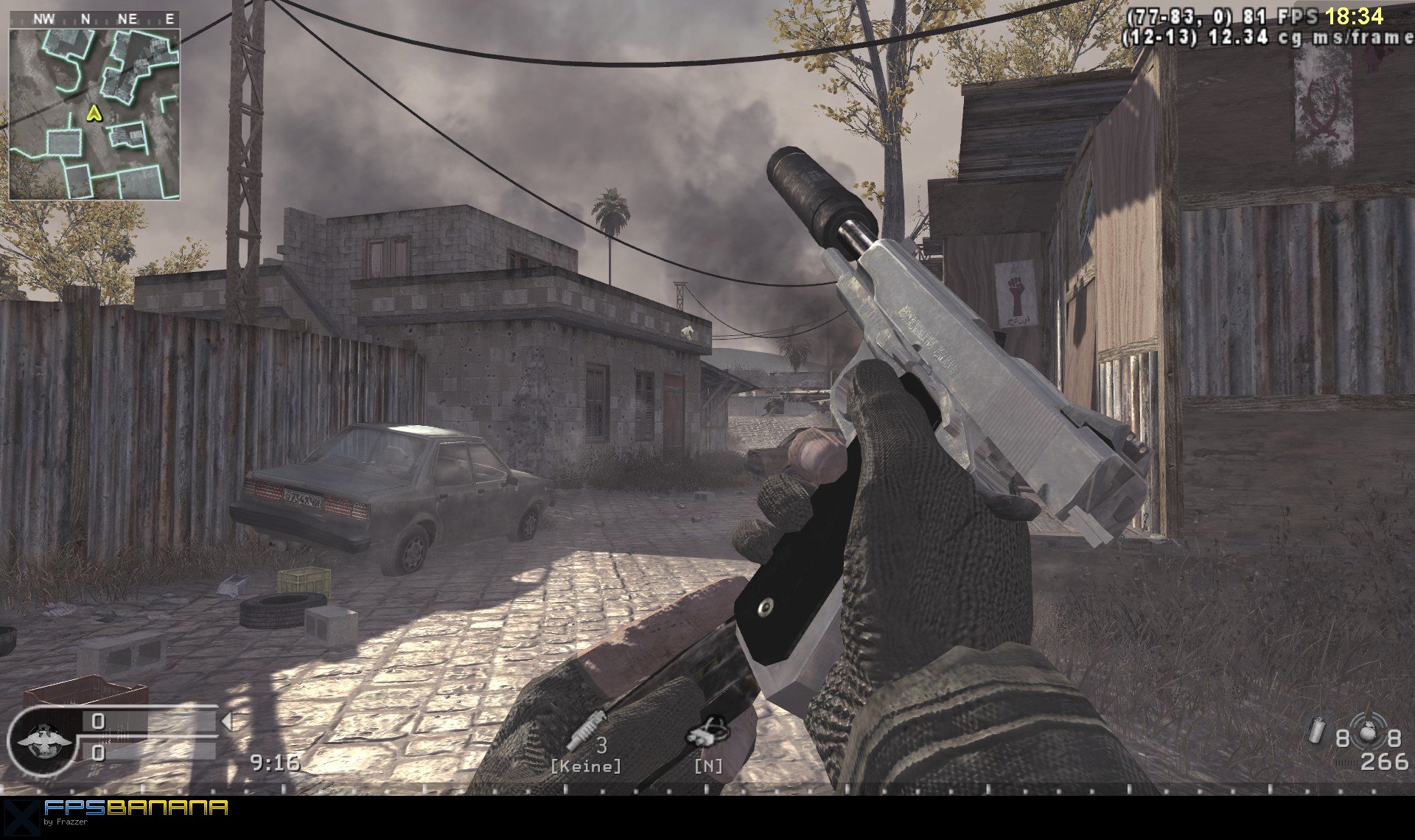
Task: Click the compass heading strip above the minimap
Action: click(94, 19)
